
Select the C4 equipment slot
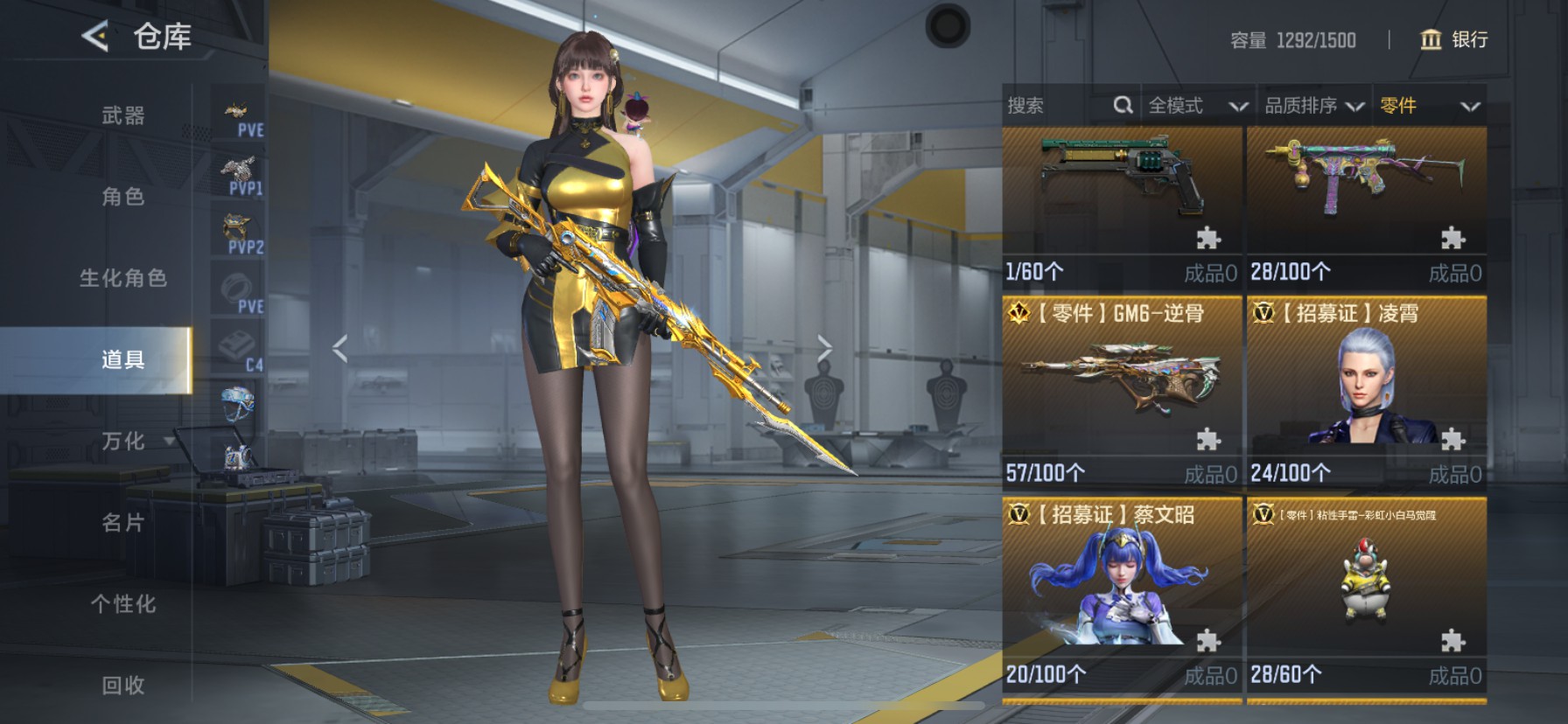239,350
